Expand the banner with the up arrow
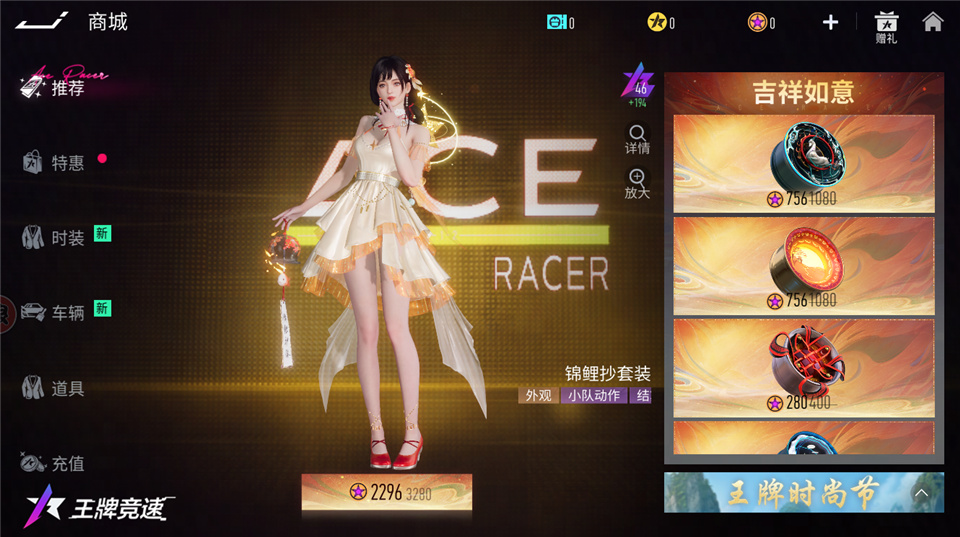The height and width of the screenshot is (537, 960). point(922,493)
